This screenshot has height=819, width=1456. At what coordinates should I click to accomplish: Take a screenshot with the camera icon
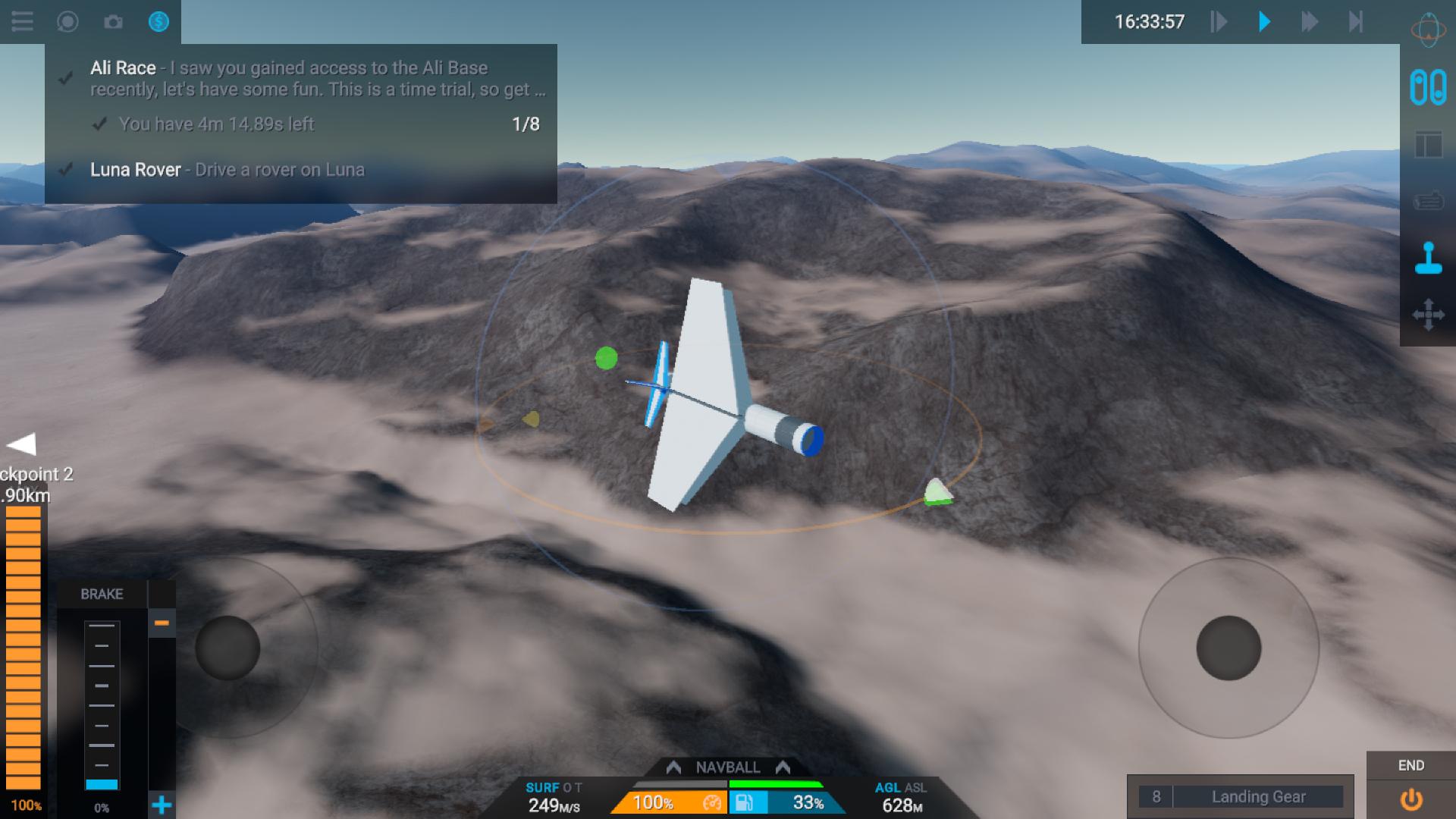113,21
